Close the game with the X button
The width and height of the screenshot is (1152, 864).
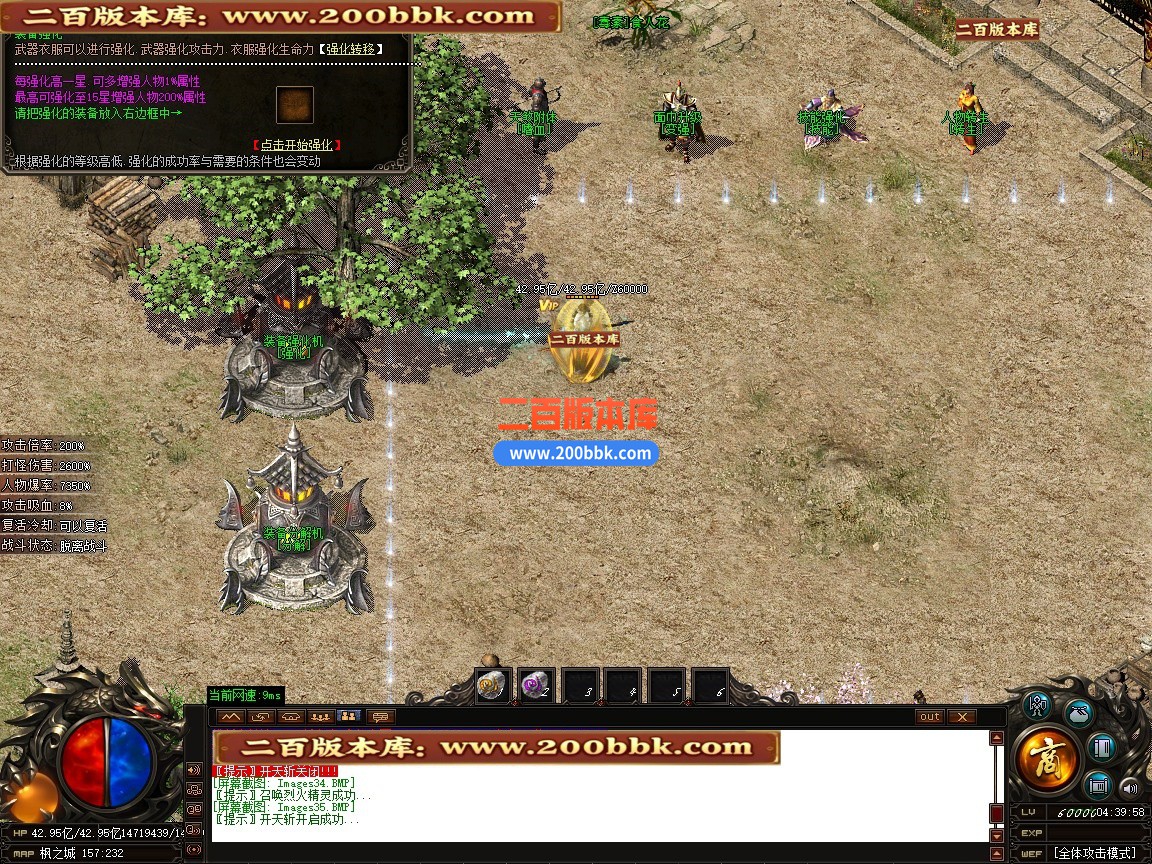[961, 716]
